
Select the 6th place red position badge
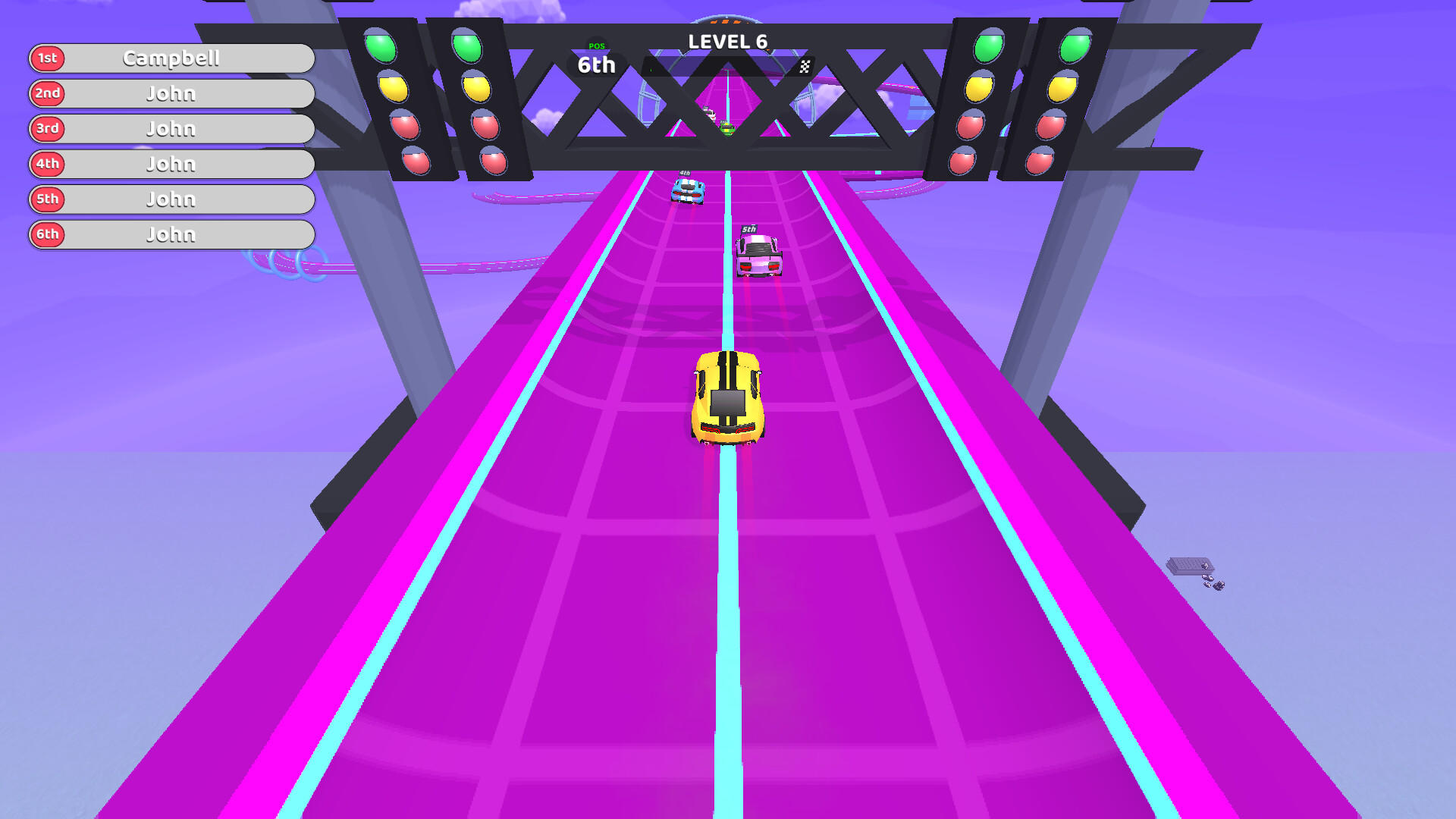pos(49,234)
